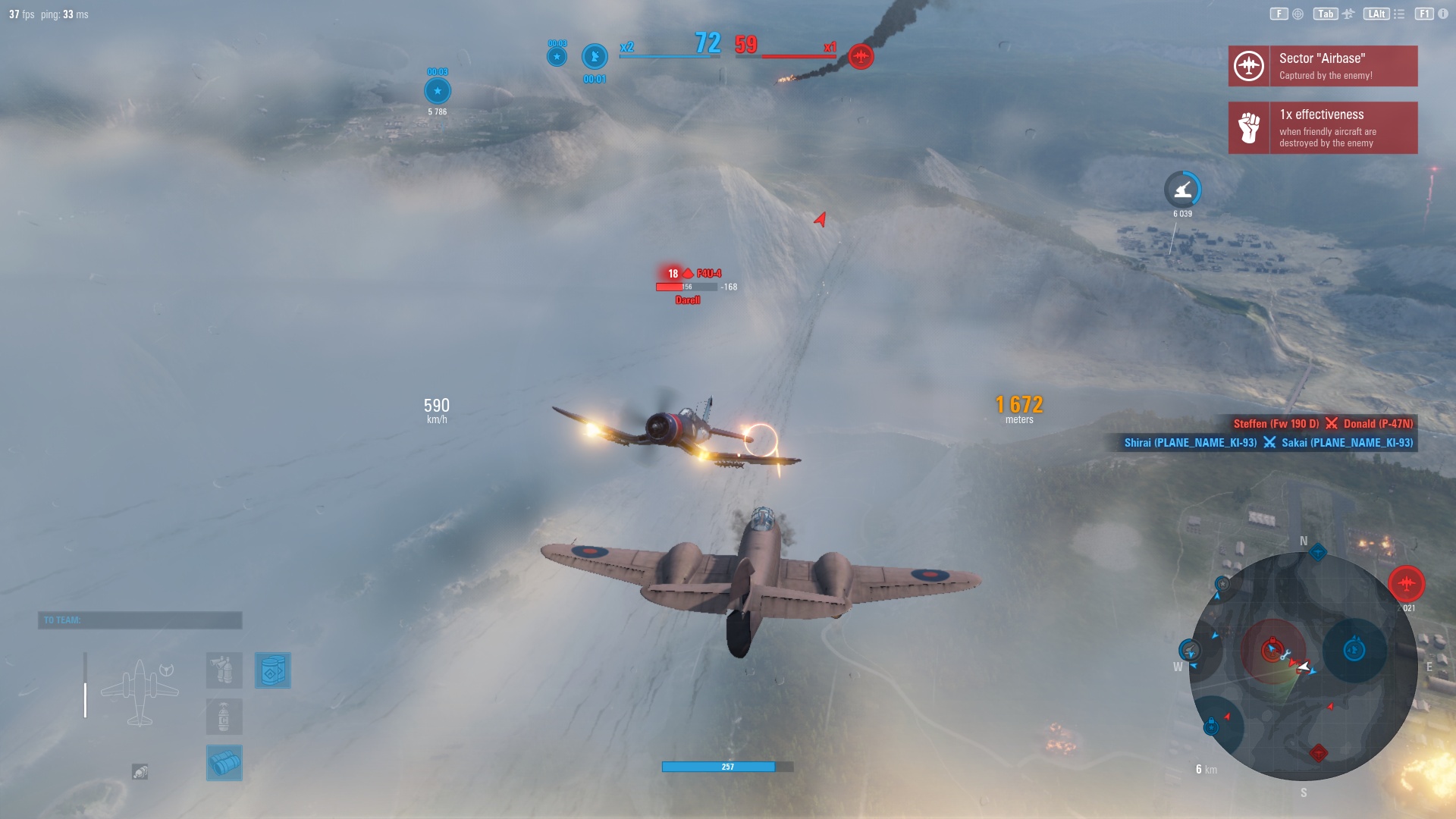This screenshot has width=1456, height=819.
Task: Toggle the scoreboard list via LAlt hint
Action: coord(1376,14)
